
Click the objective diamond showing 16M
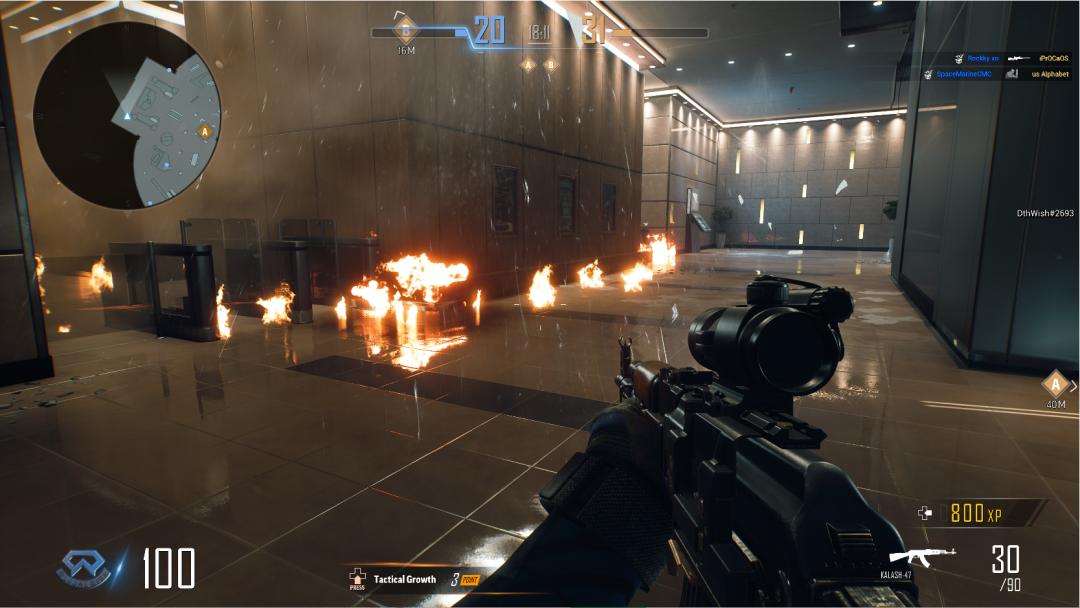(x=406, y=29)
